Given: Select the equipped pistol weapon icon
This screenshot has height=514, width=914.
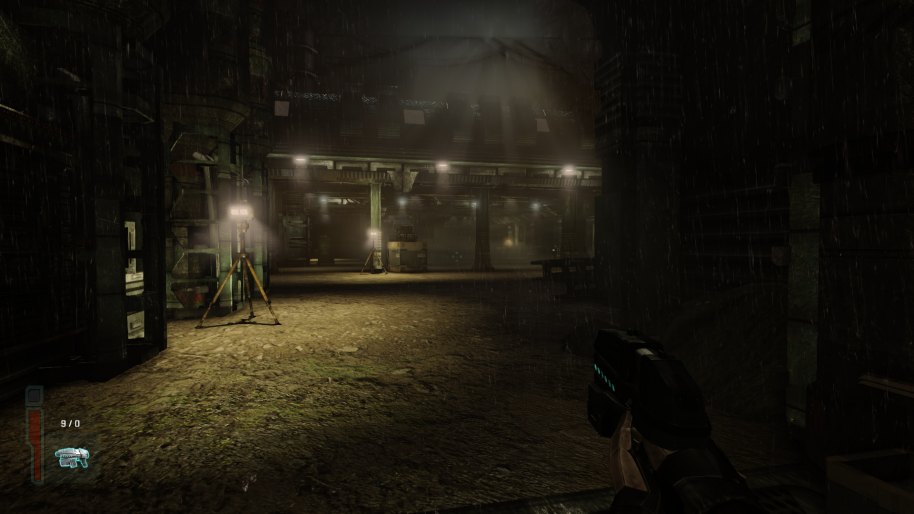Looking at the screenshot, I should [x=72, y=458].
